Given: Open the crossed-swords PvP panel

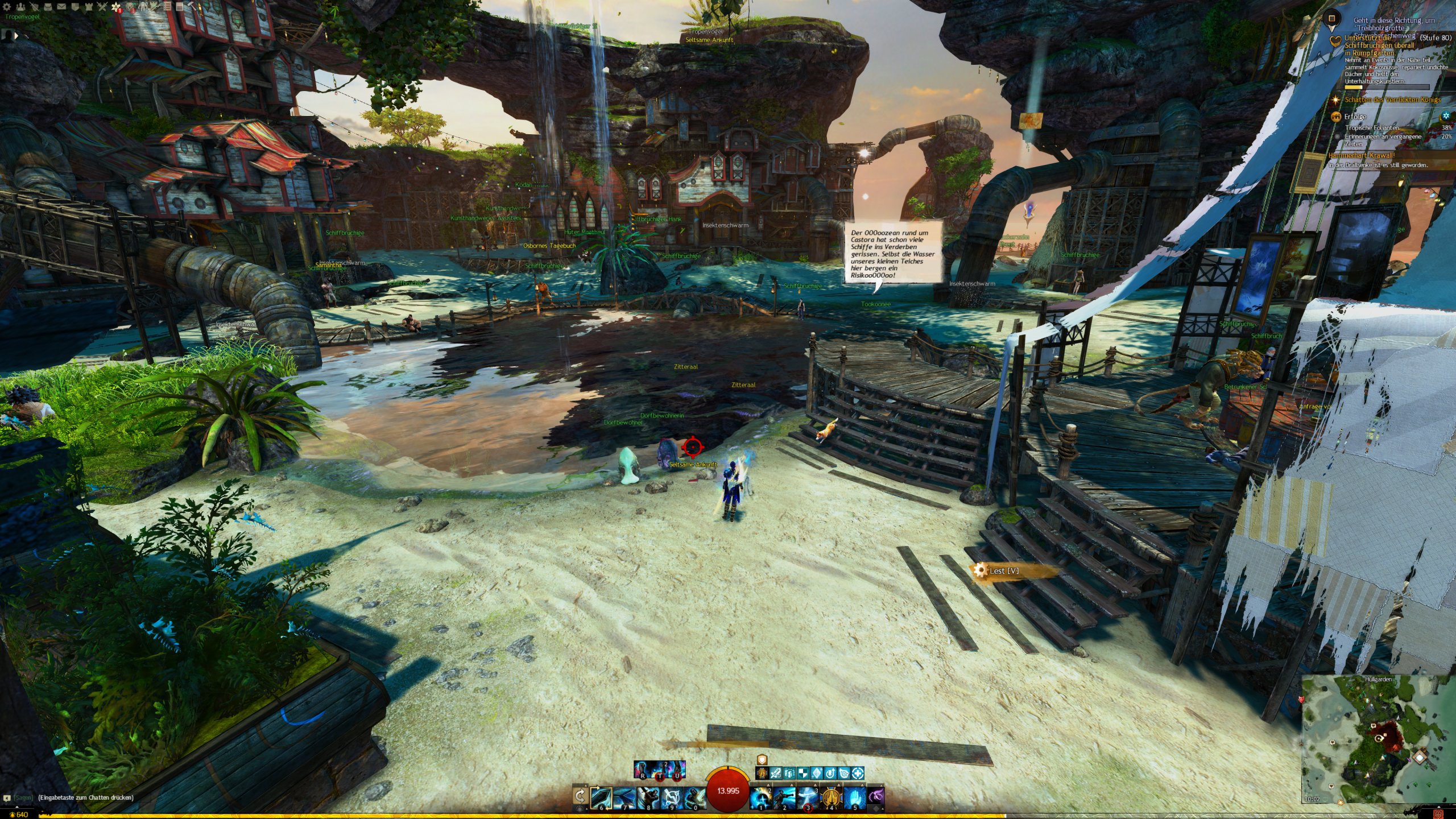Looking at the screenshot, I should (102, 7).
